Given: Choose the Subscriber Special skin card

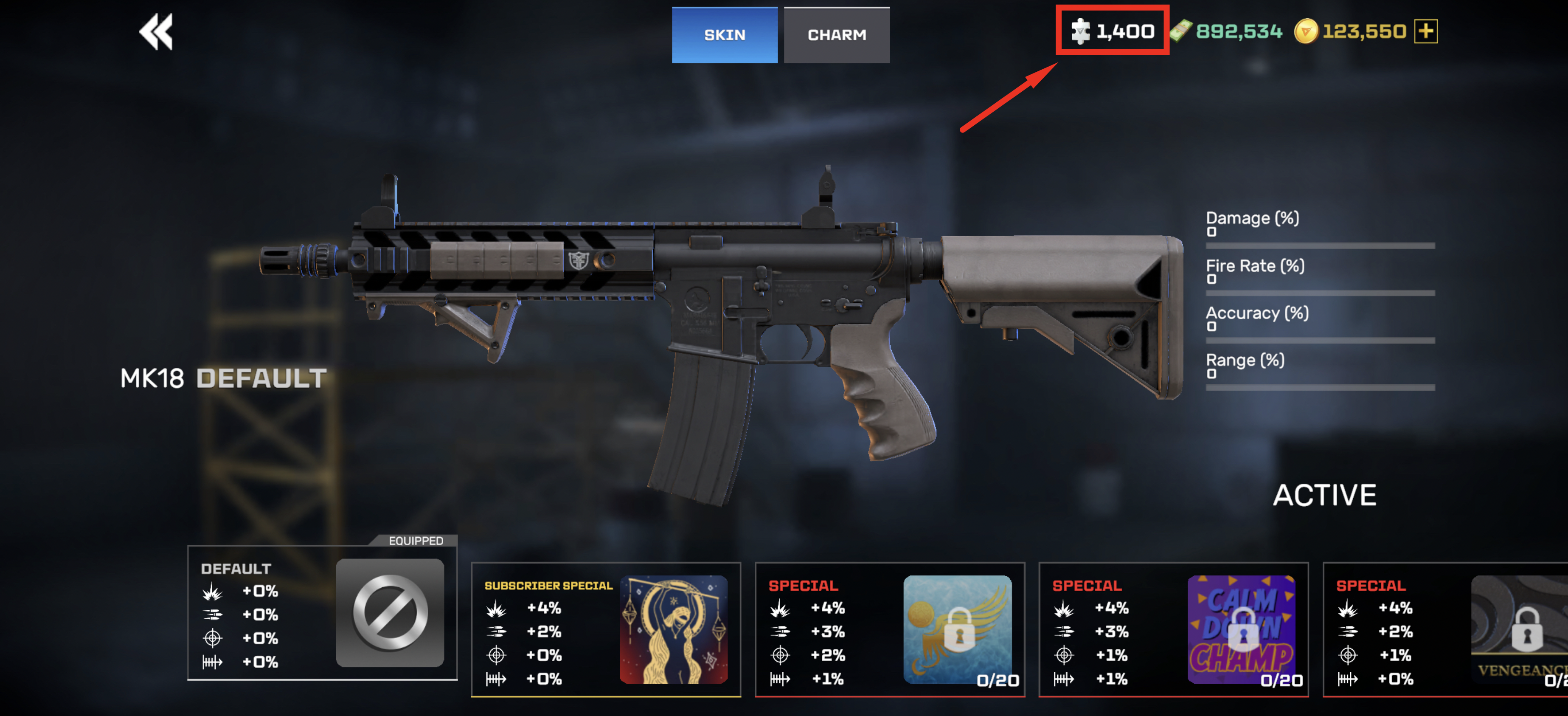Looking at the screenshot, I should pyautogui.click(x=606, y=629).
